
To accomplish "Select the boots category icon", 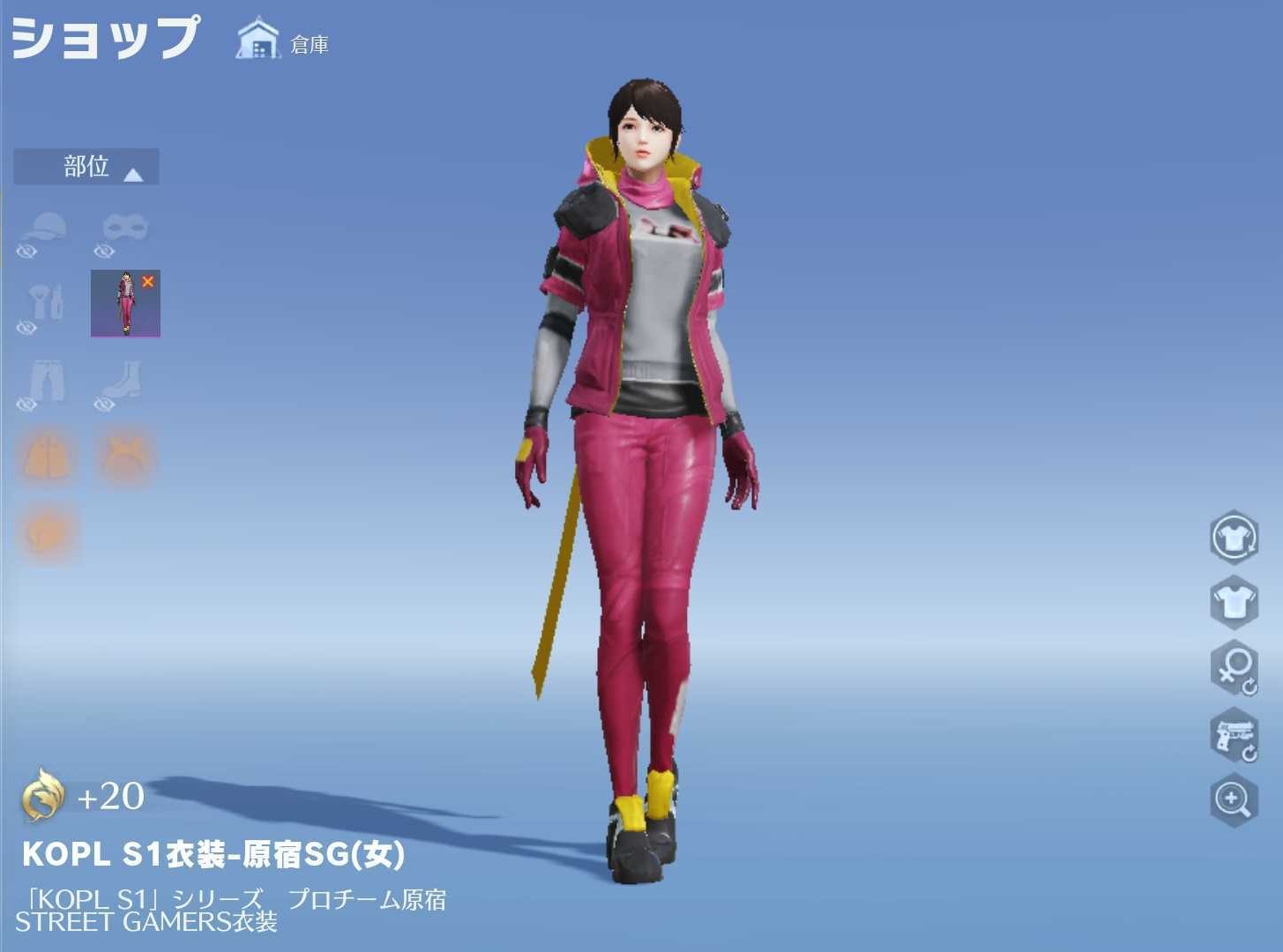I will point(123,379).
